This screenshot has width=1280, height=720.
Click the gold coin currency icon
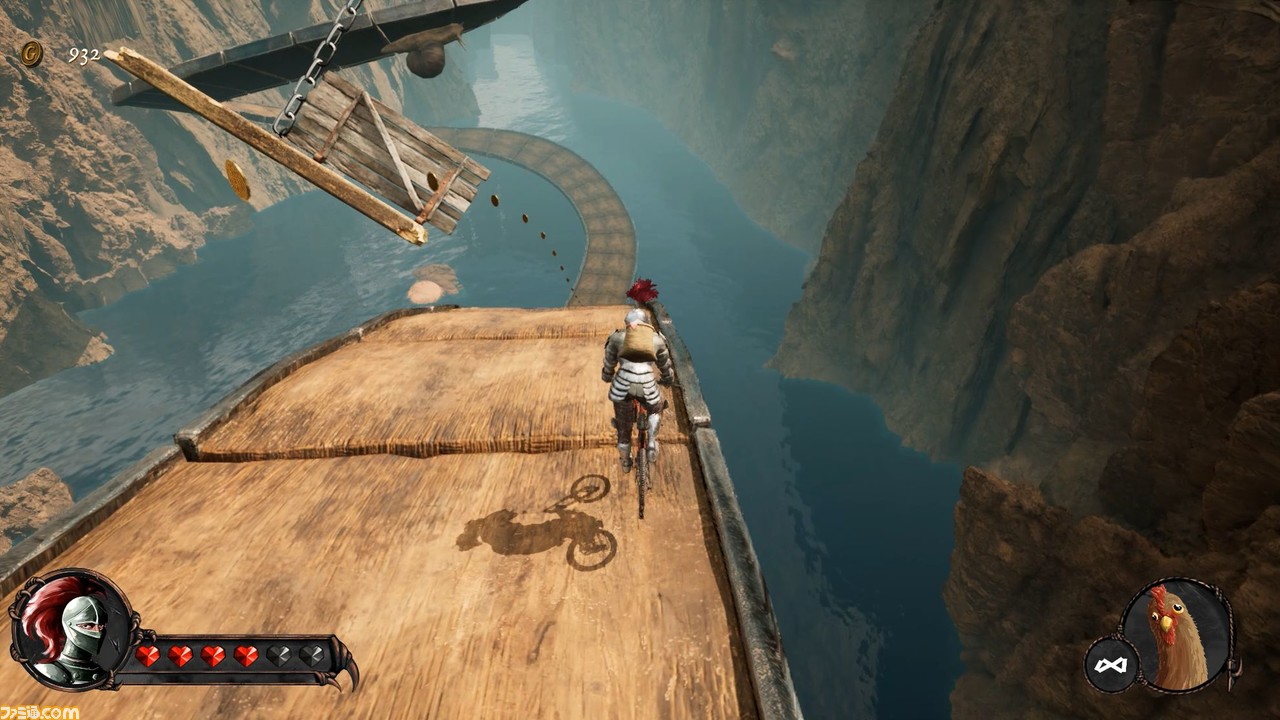pos(31,54)
